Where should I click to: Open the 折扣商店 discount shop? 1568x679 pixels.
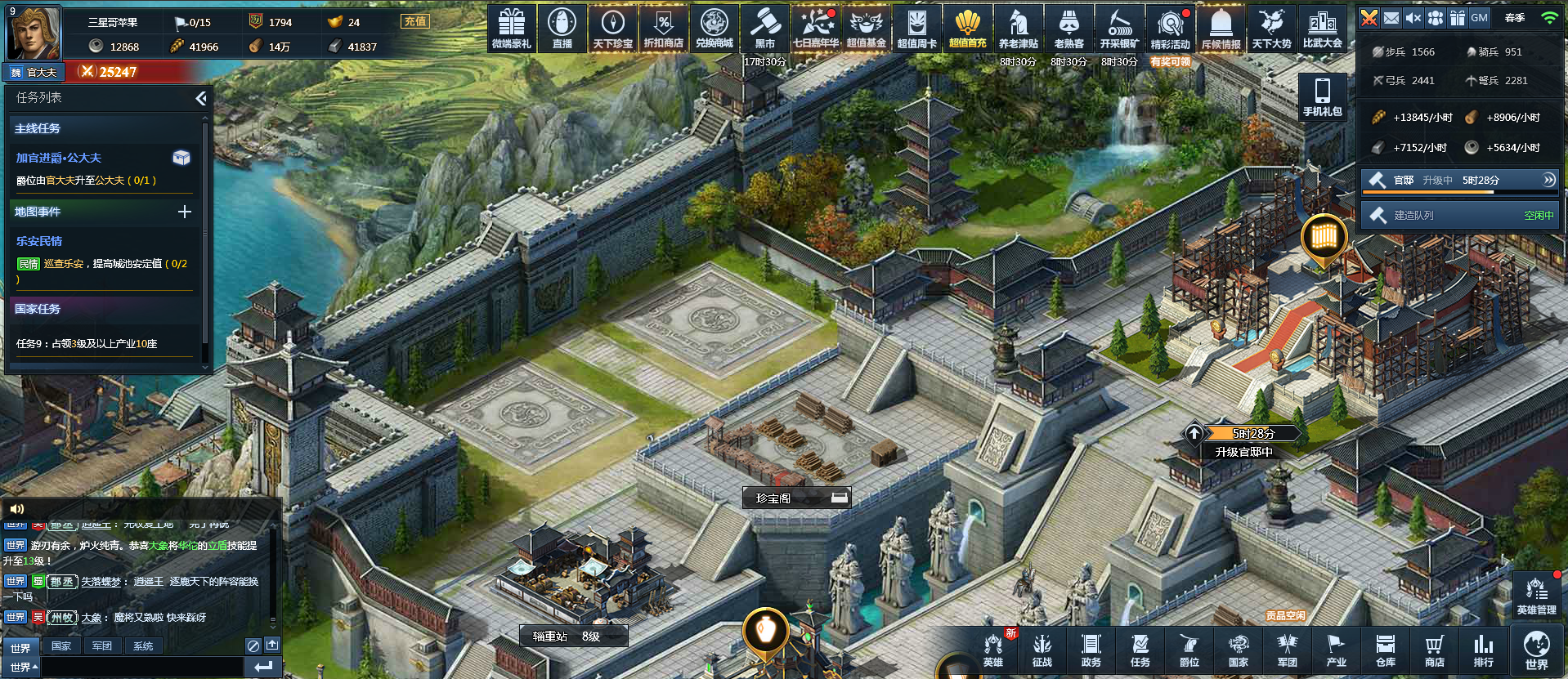pyautogui.click(x=663, y=29)
